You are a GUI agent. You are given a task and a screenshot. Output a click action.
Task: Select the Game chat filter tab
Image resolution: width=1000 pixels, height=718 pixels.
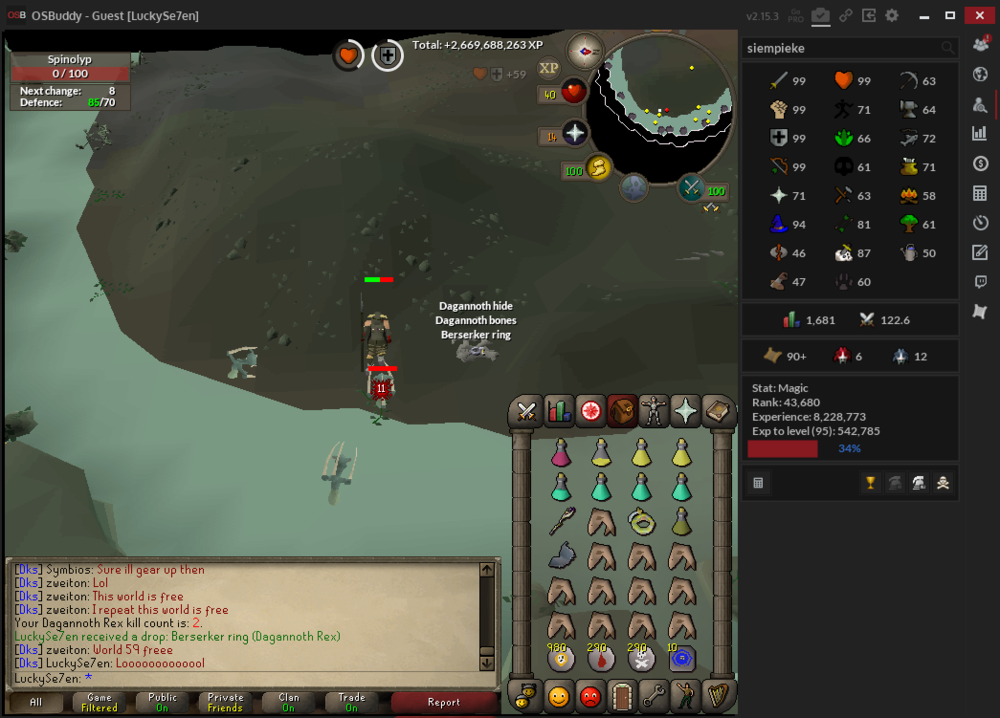99,702
